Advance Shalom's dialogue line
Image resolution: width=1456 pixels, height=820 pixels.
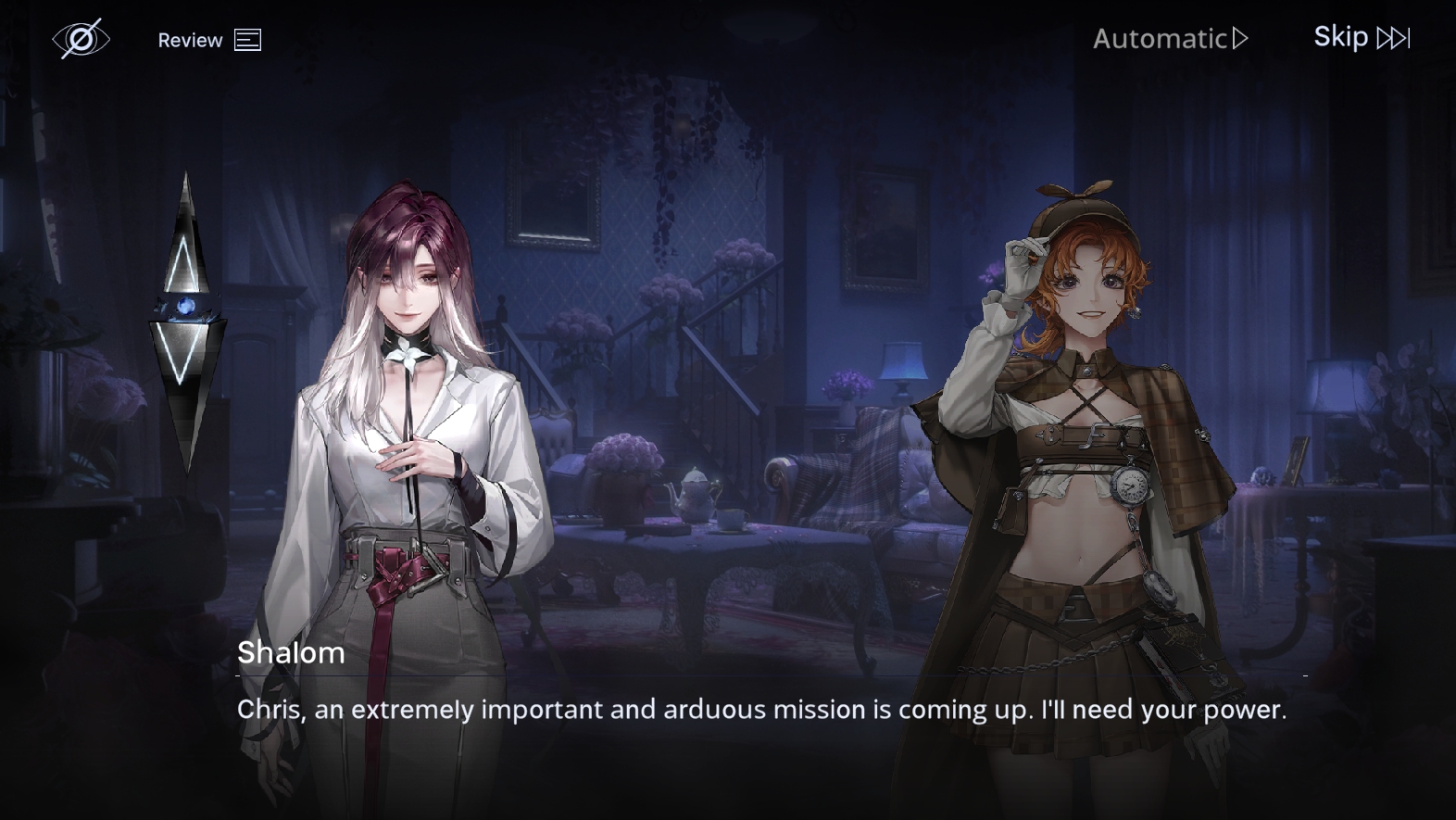(x=760, y=710)
